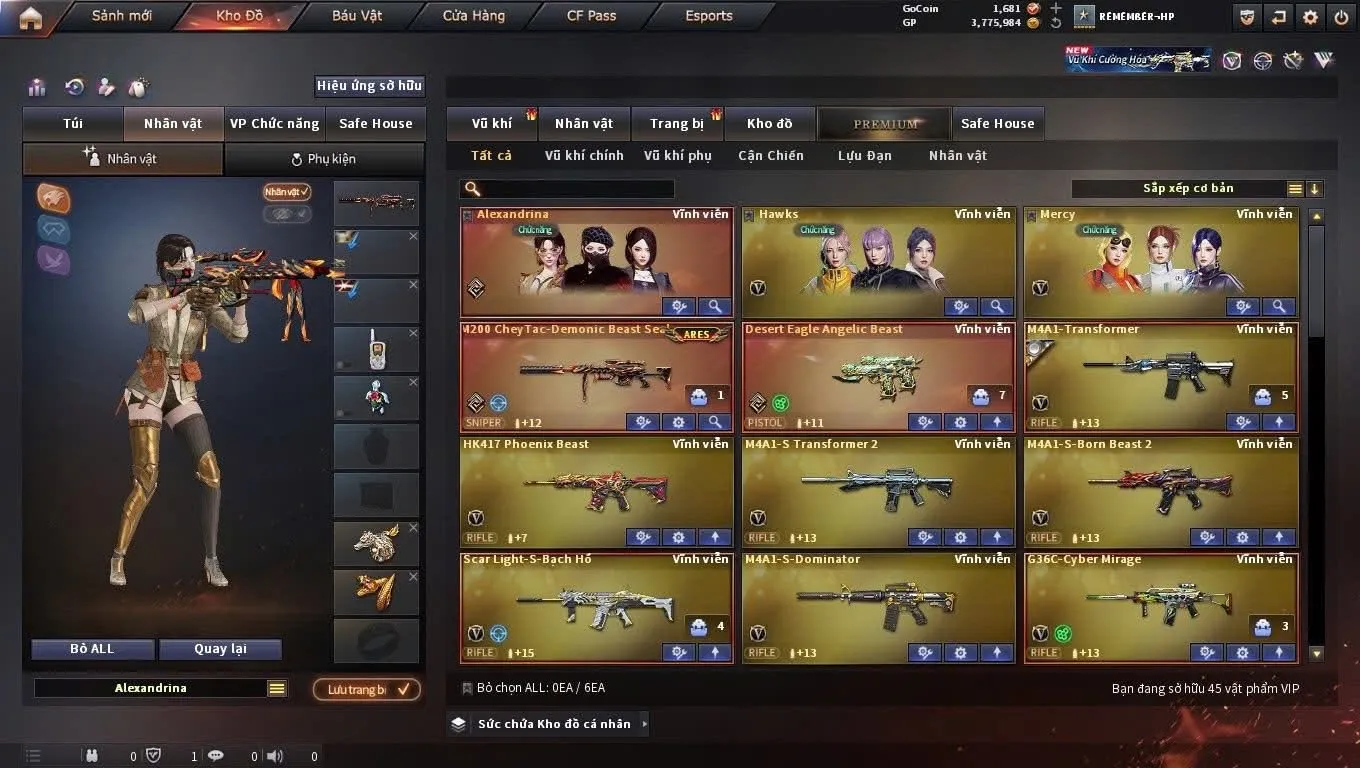Click the home icon button
The image size is (1360, 768).
(30, 17)
